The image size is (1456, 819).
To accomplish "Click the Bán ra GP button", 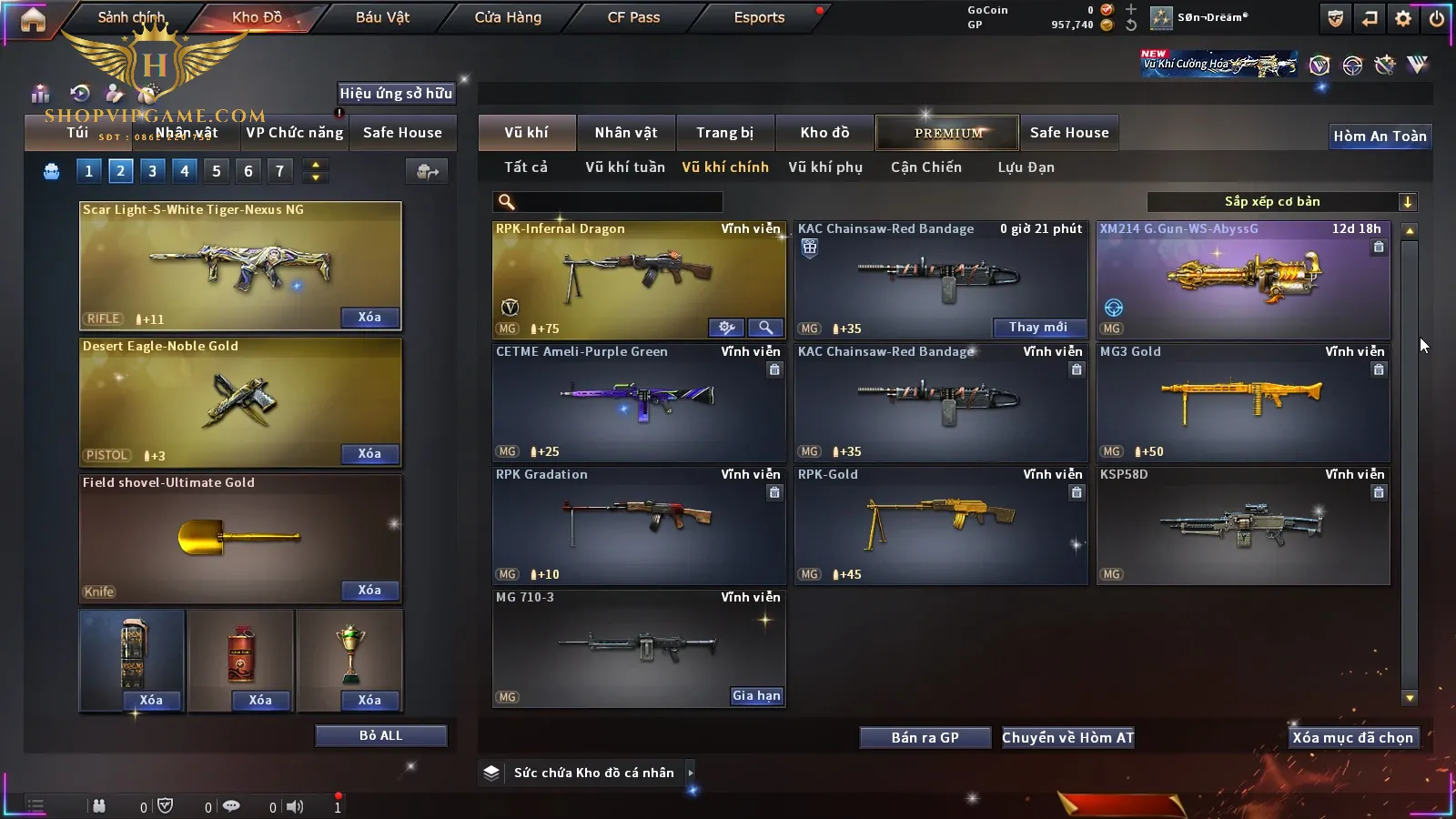I will 925,738.
